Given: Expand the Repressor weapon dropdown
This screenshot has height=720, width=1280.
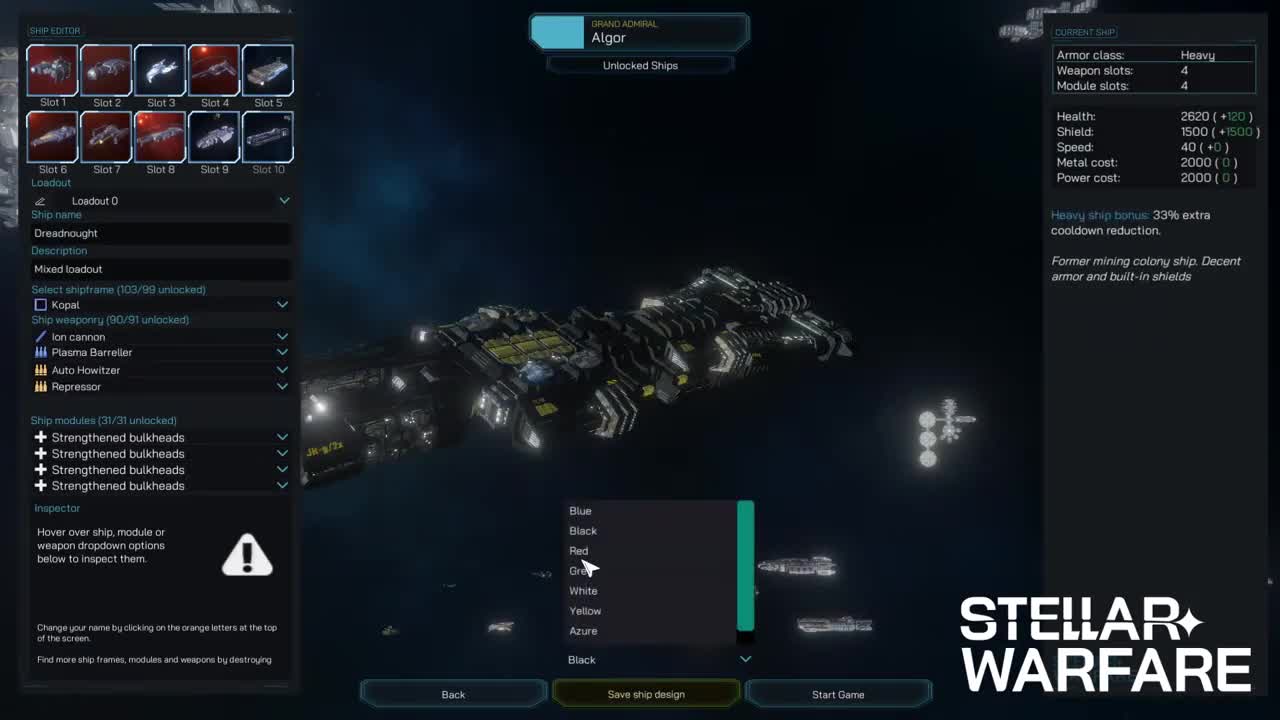Looking at the screenshot, I should pyautogui.click(x=283, y=386).
